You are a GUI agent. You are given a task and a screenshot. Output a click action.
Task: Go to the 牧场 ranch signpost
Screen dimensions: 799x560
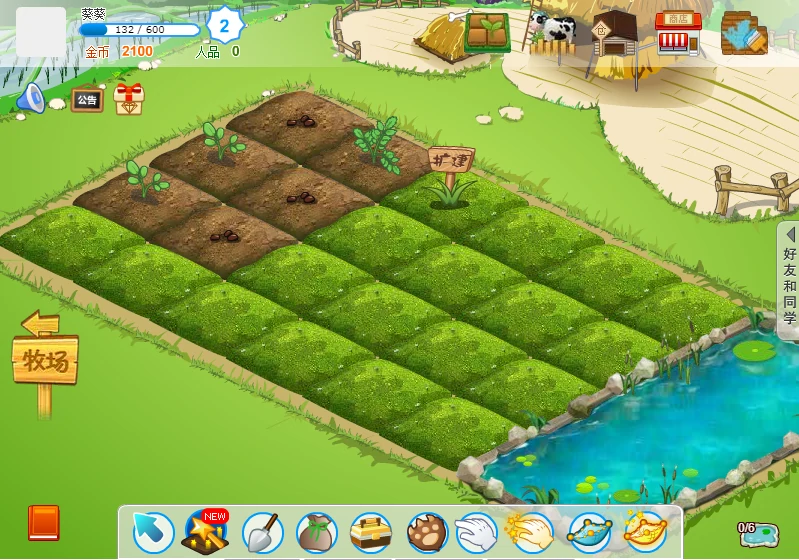[45, 360]
